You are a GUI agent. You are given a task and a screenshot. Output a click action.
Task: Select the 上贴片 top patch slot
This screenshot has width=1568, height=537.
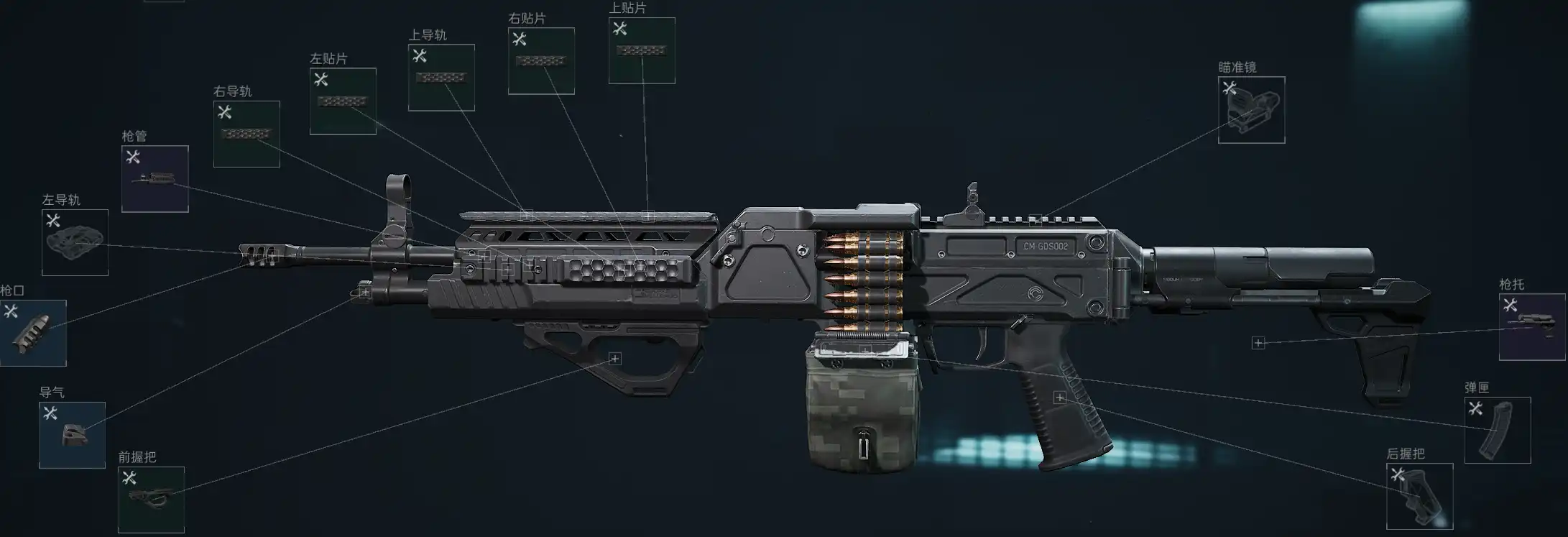tap(642, 50)
